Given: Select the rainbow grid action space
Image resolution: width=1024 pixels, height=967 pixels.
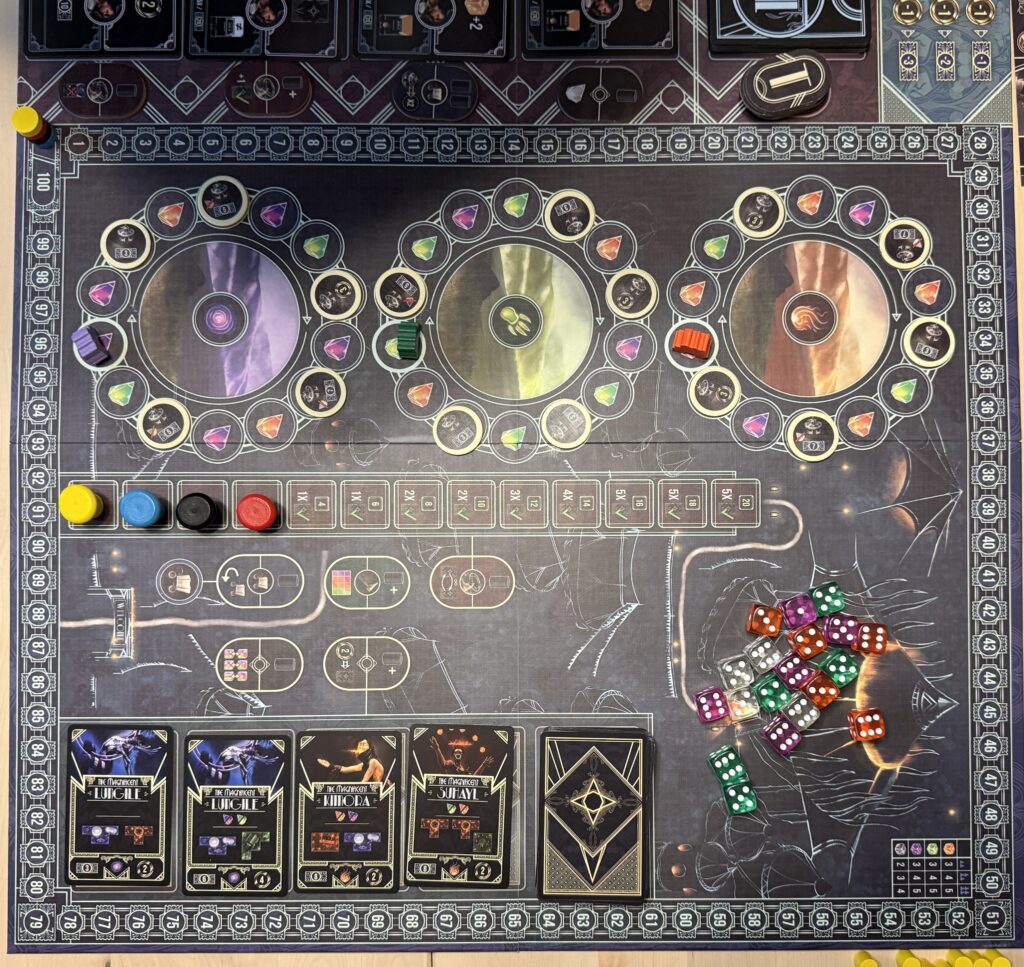Looking at the screenshot, I should [367, 582].
